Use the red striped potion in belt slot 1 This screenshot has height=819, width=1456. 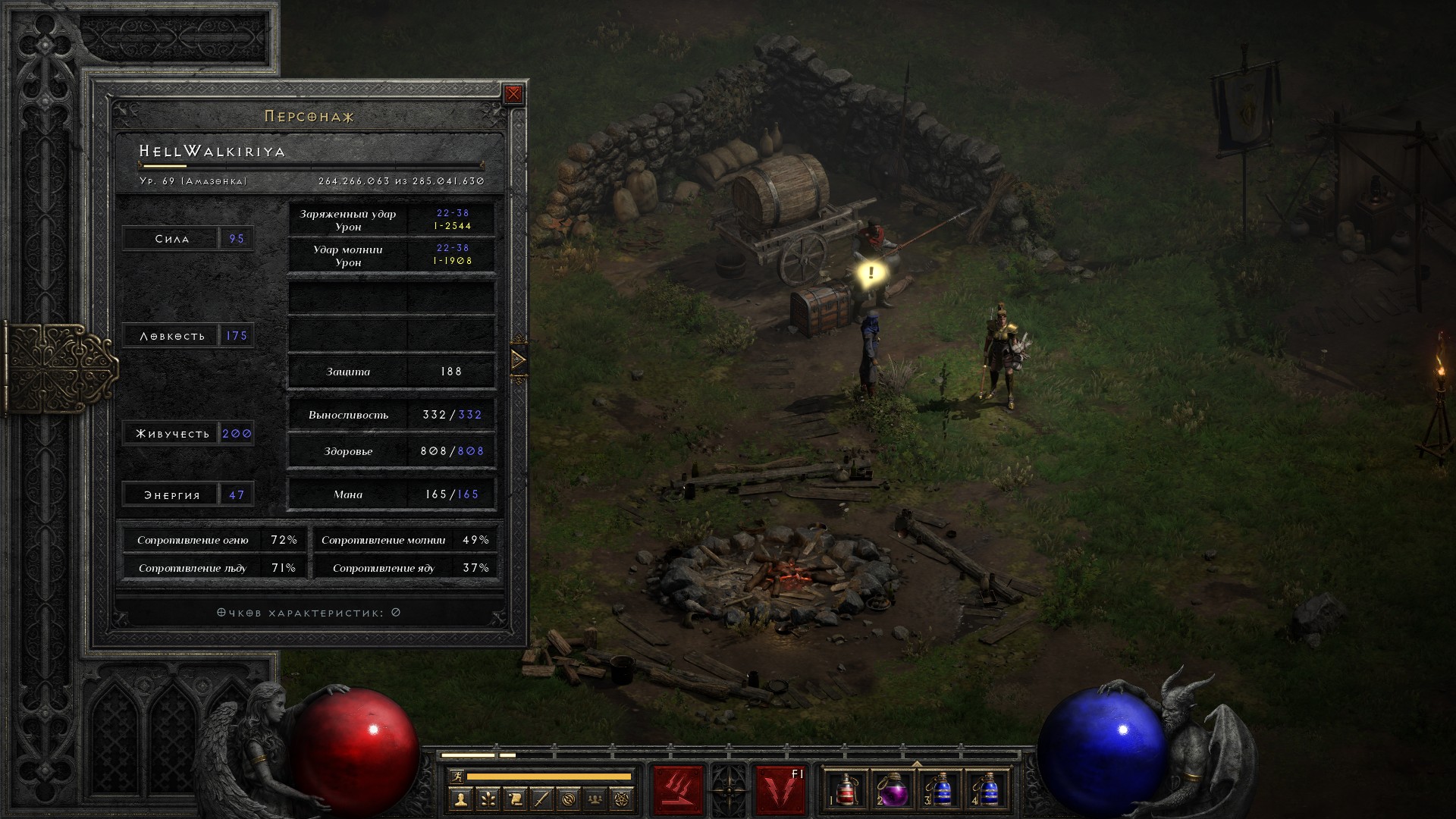pos(845,790)
